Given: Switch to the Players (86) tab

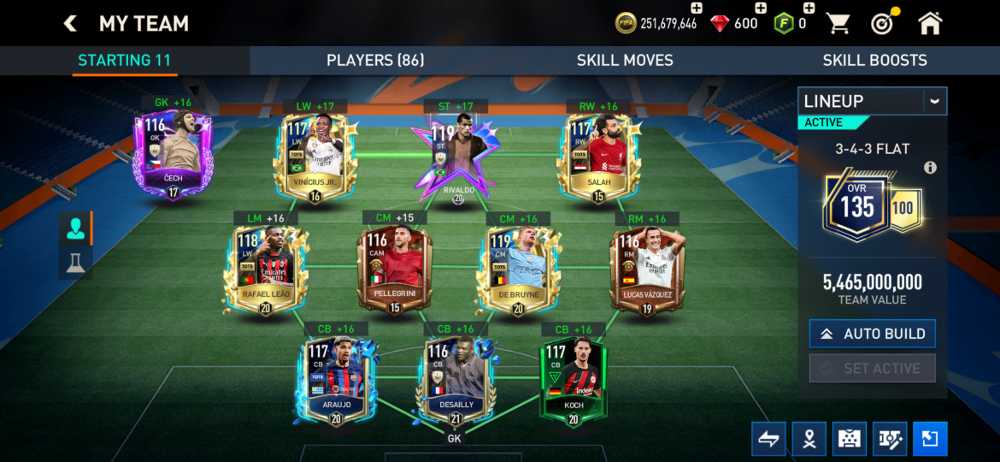Looking at the screenshot, I should [374, 60].
